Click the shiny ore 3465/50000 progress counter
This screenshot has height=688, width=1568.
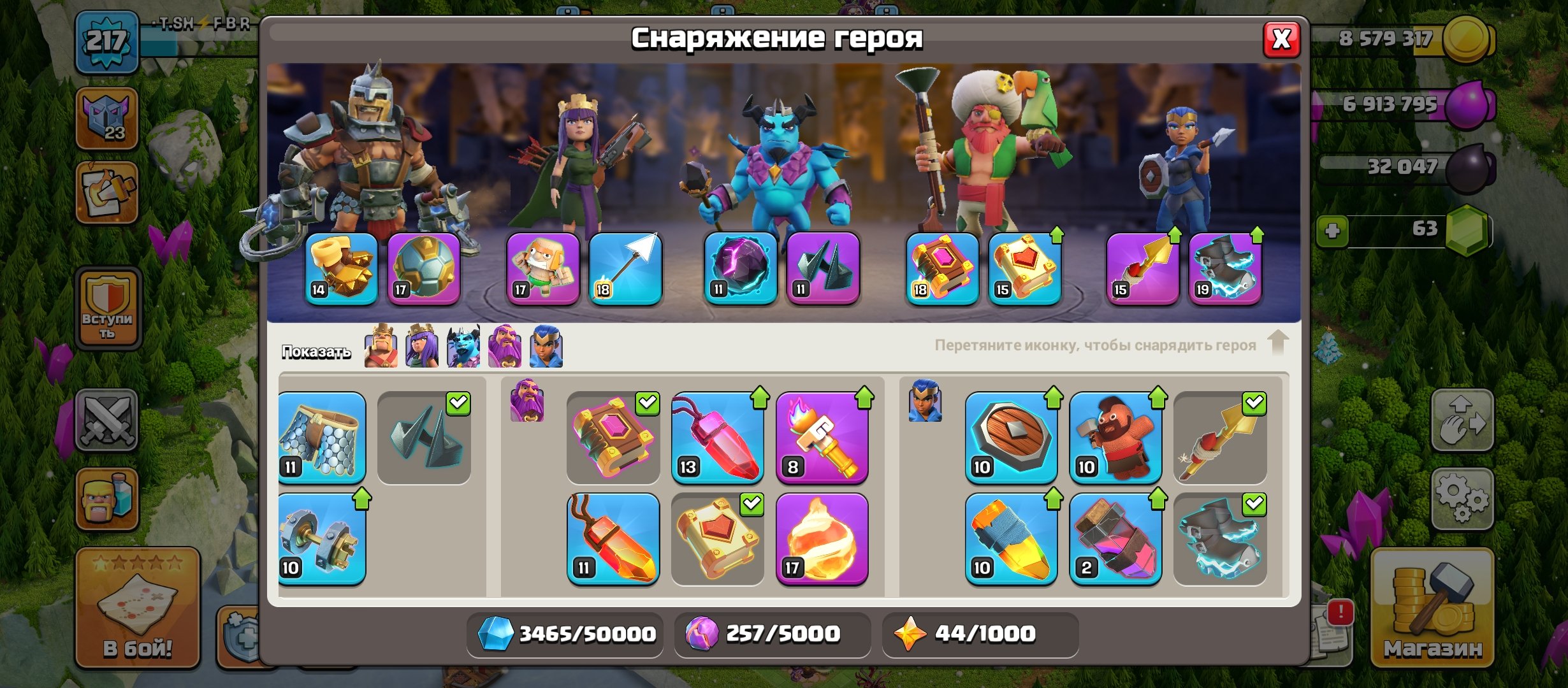click(x=564, y=633)
